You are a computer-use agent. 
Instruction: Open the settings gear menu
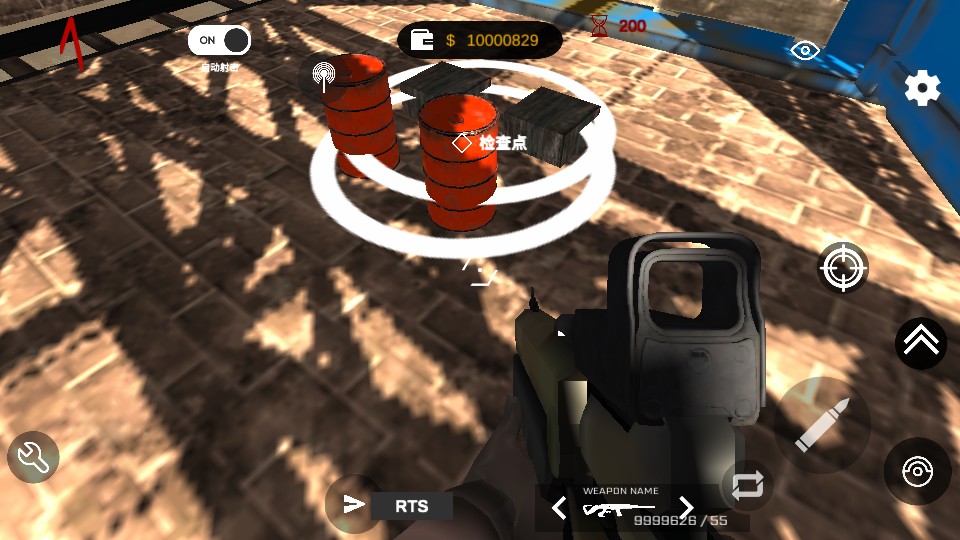pos(922,88)
